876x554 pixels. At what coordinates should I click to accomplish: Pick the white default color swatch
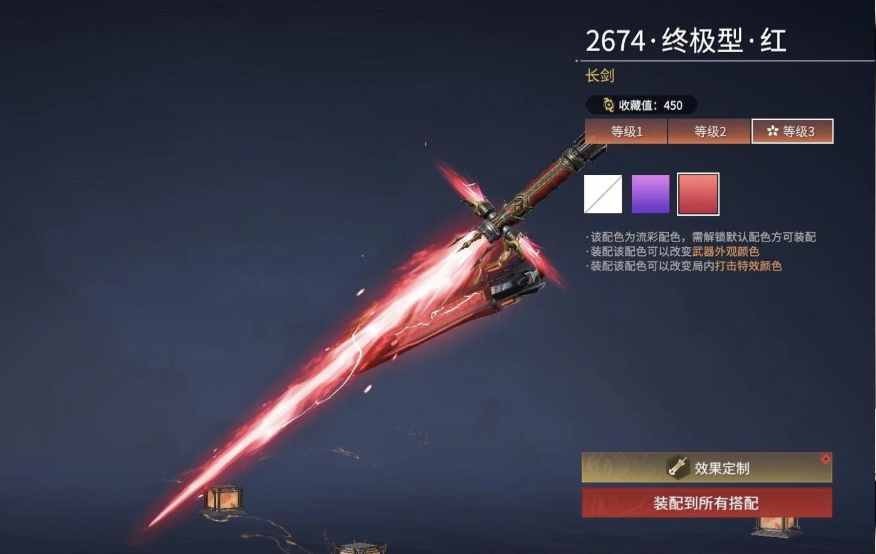603,194
